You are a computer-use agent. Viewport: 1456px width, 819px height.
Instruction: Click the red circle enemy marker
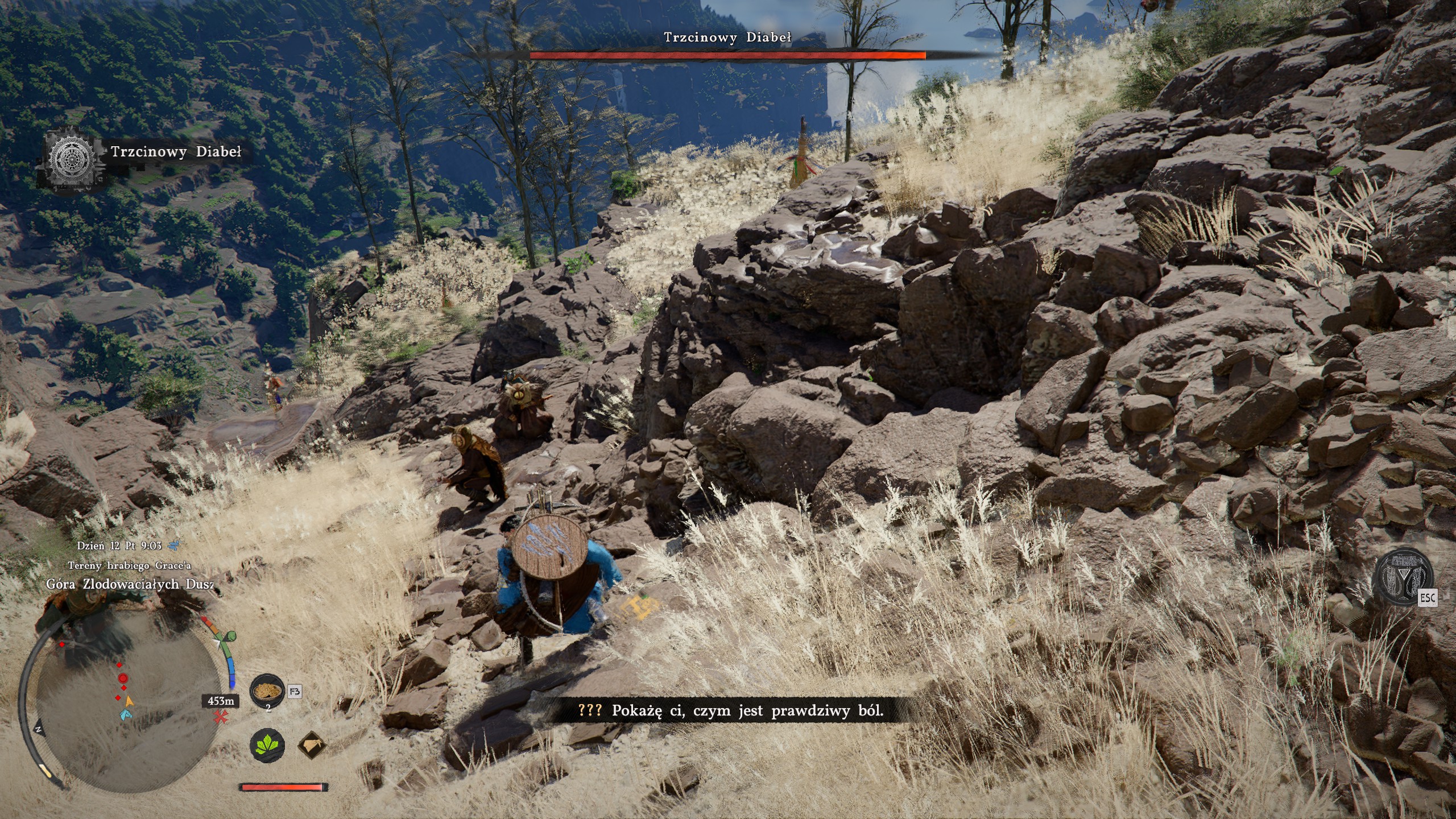tap(122, 678)
